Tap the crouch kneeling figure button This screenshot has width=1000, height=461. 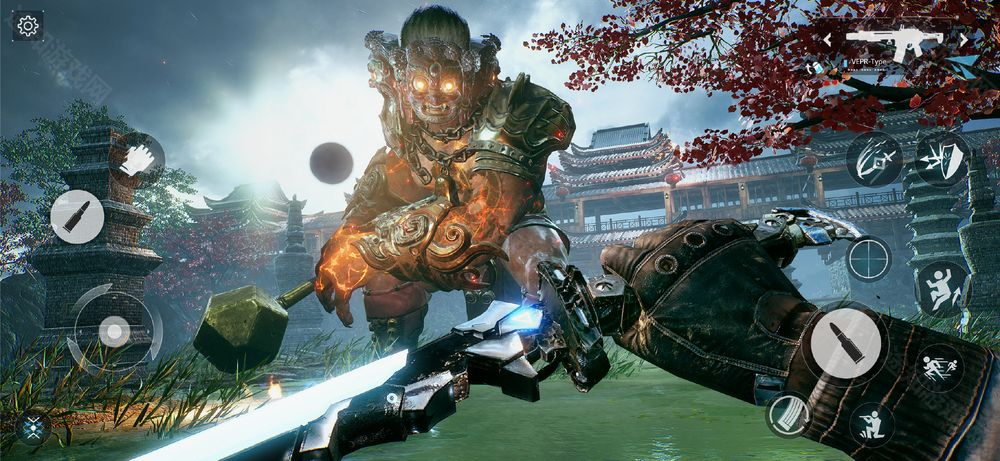click(871, 423)
